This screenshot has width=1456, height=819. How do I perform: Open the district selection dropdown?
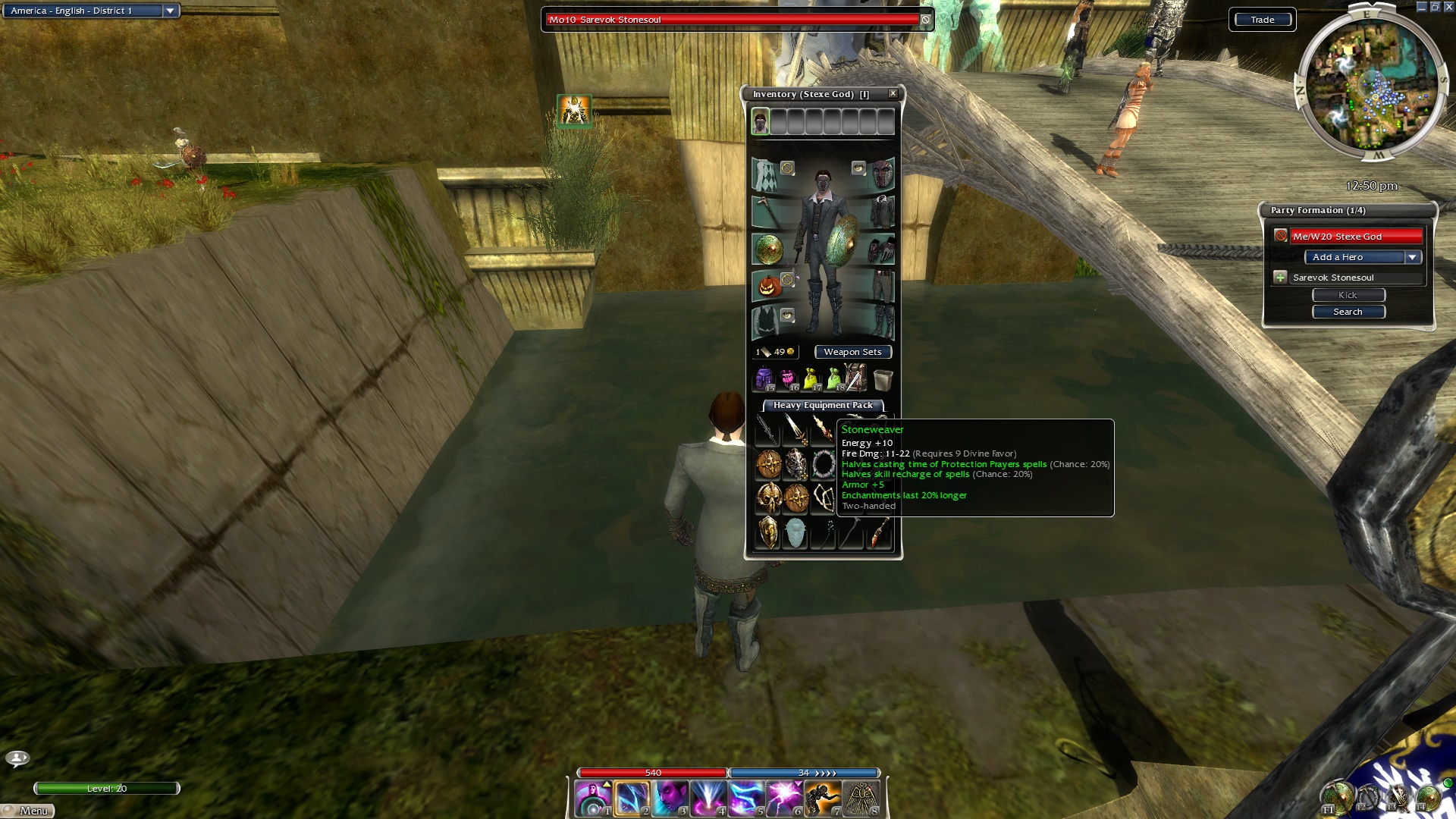tap(170, 11)
